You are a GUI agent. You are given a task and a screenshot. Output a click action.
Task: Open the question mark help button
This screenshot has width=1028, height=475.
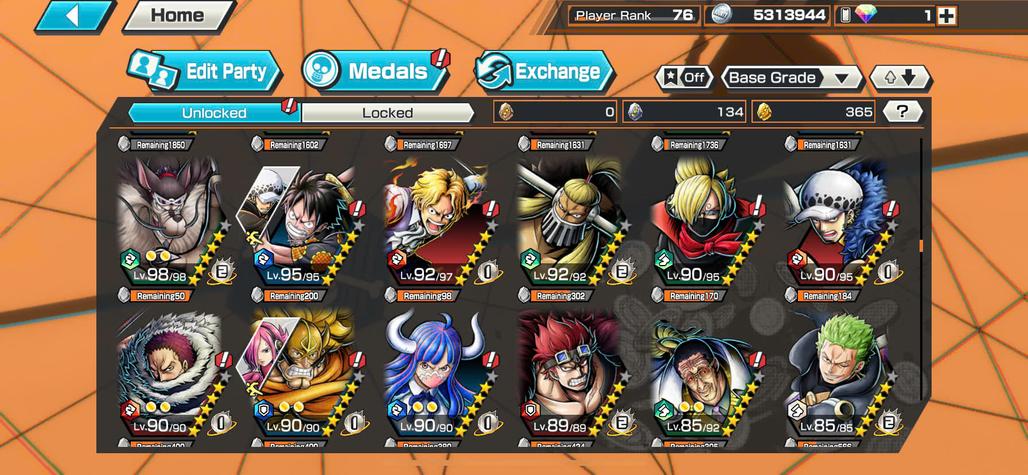(x=902, y=112)
